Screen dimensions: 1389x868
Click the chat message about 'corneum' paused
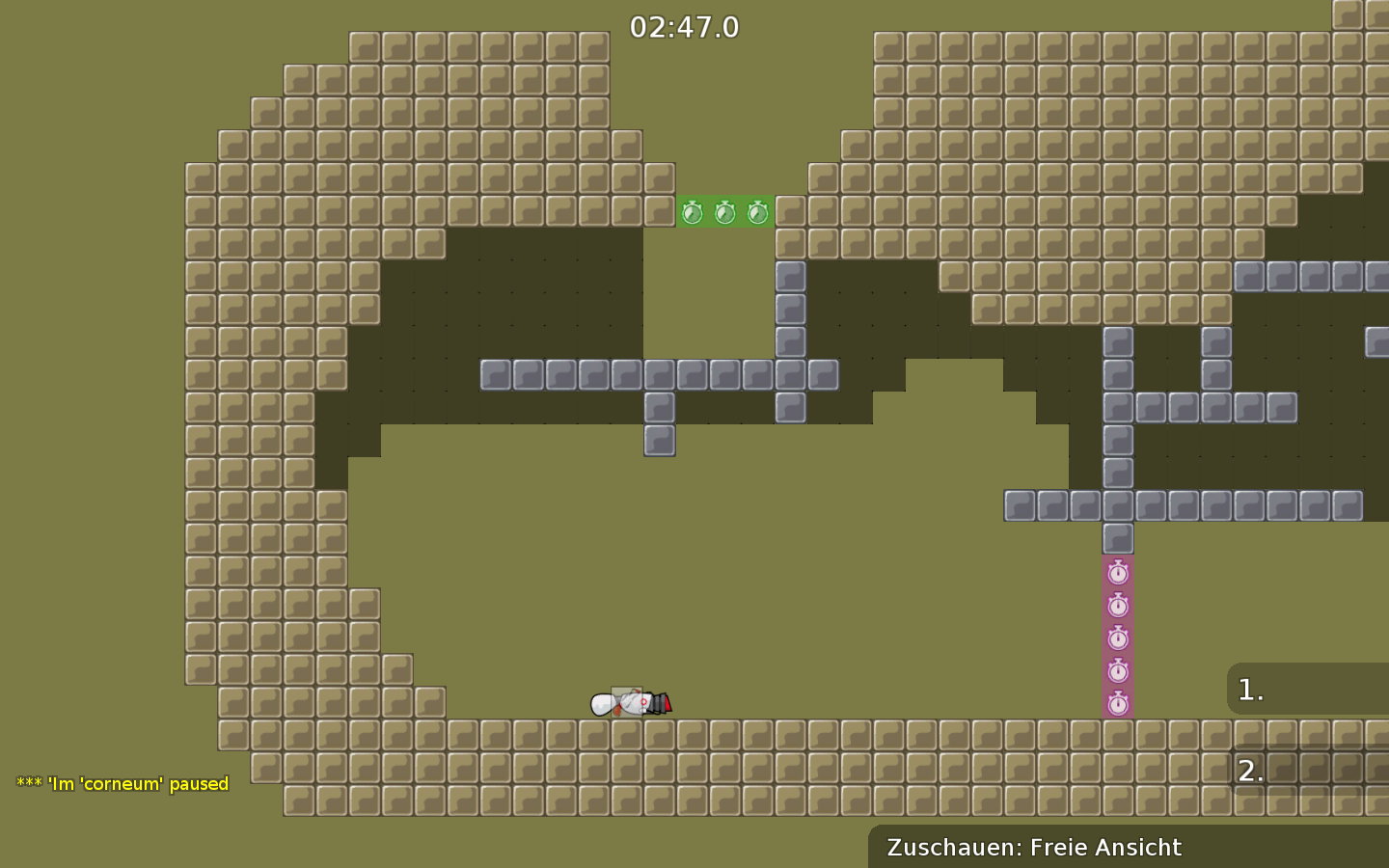(x=121, y=784)
